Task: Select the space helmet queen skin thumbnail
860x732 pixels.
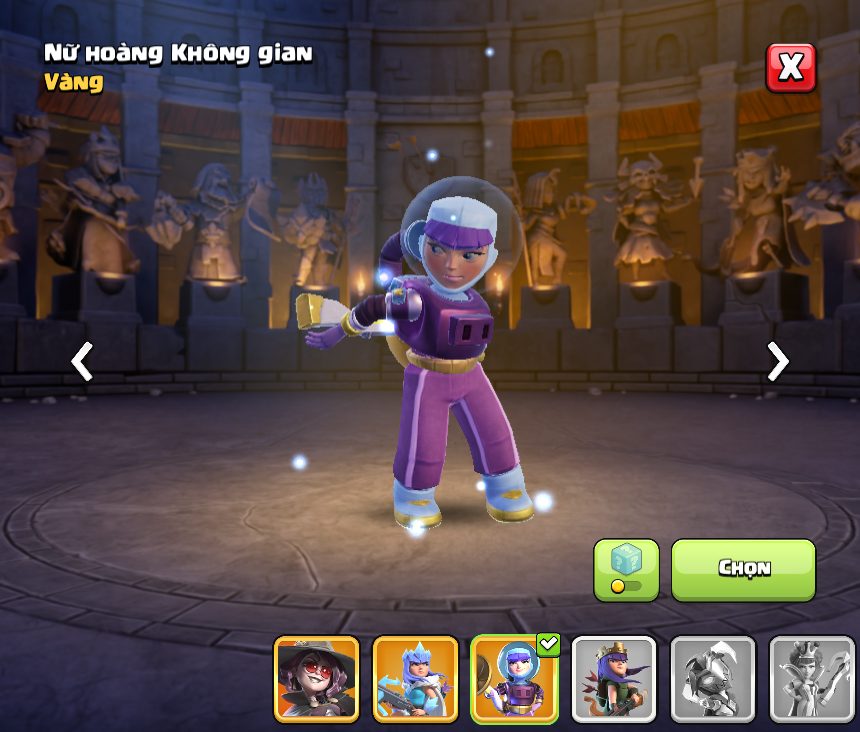Action: (x=514, y=679)
